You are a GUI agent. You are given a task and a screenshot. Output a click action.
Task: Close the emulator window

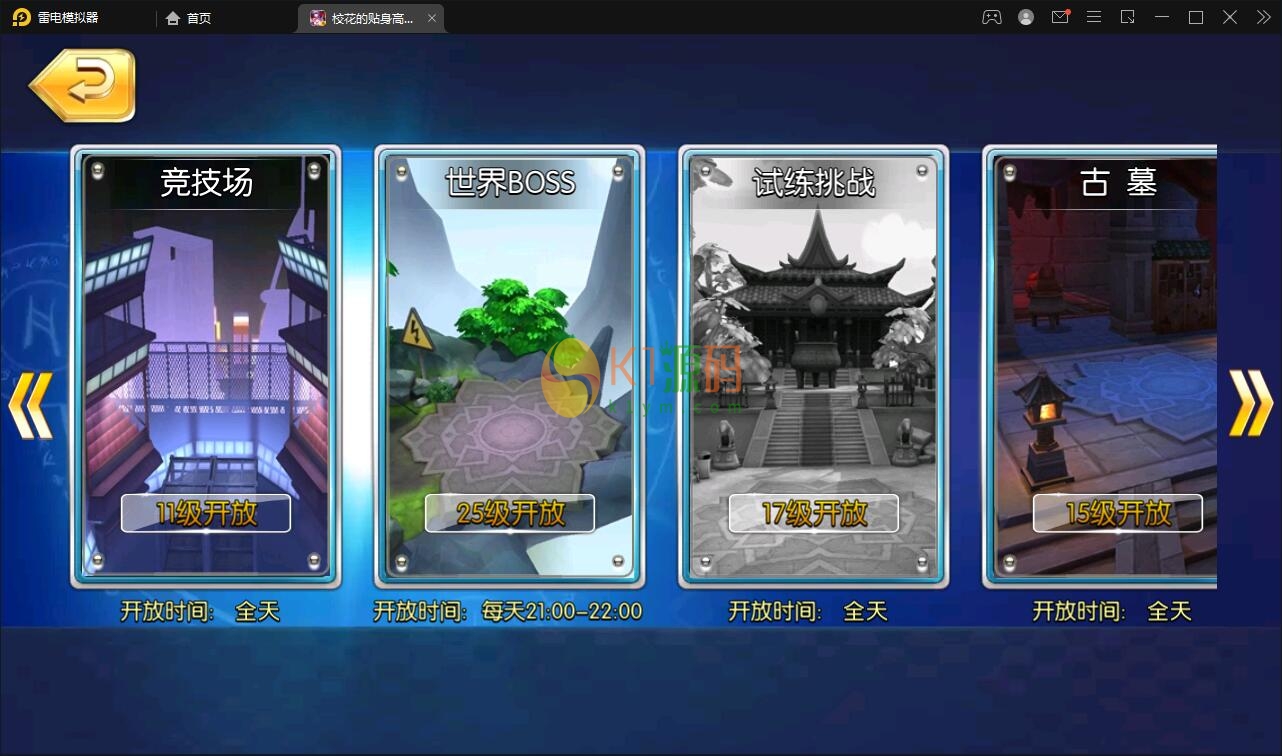pyautogui.click(x=1230, y=17)
